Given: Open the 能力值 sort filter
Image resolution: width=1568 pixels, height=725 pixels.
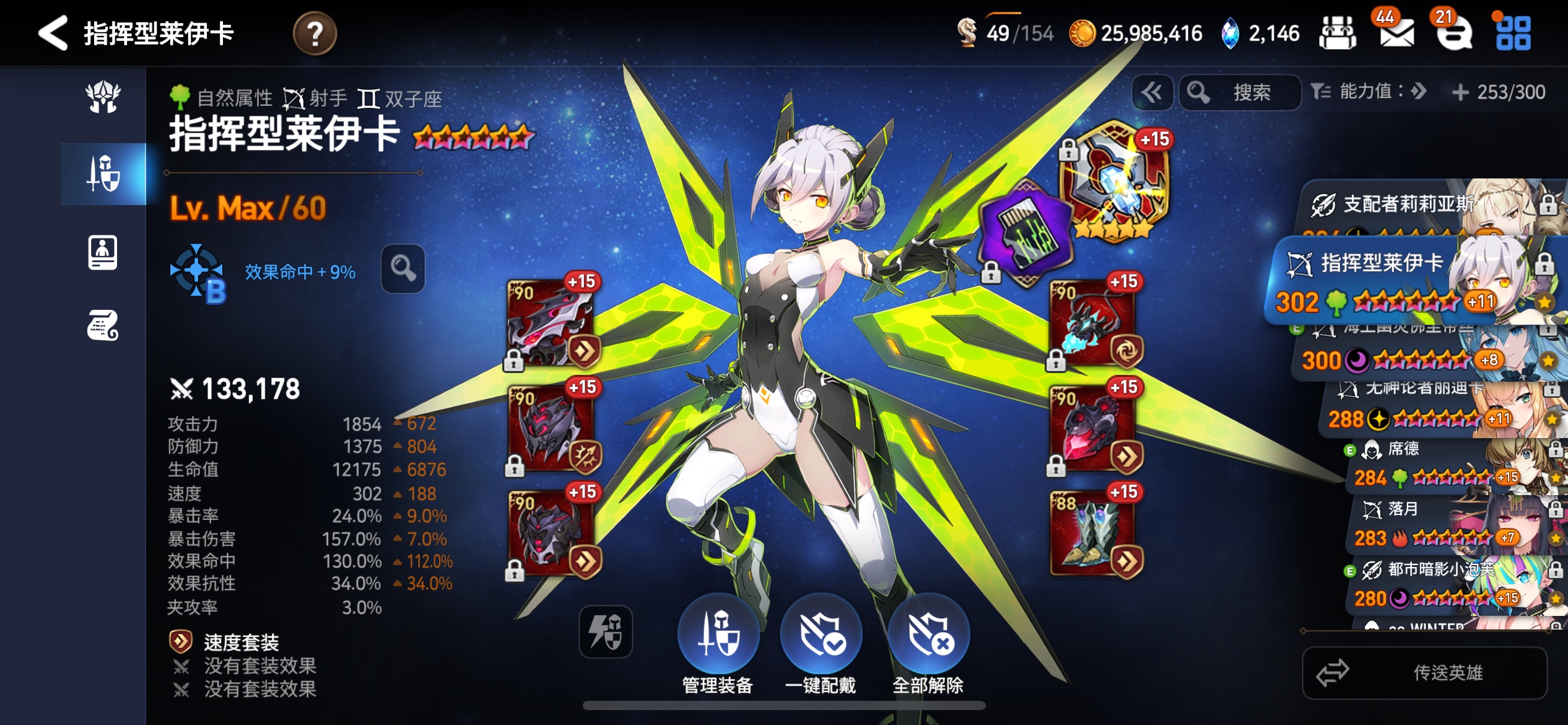Looking at the screenshot, I should click(x=1369, y=92).
